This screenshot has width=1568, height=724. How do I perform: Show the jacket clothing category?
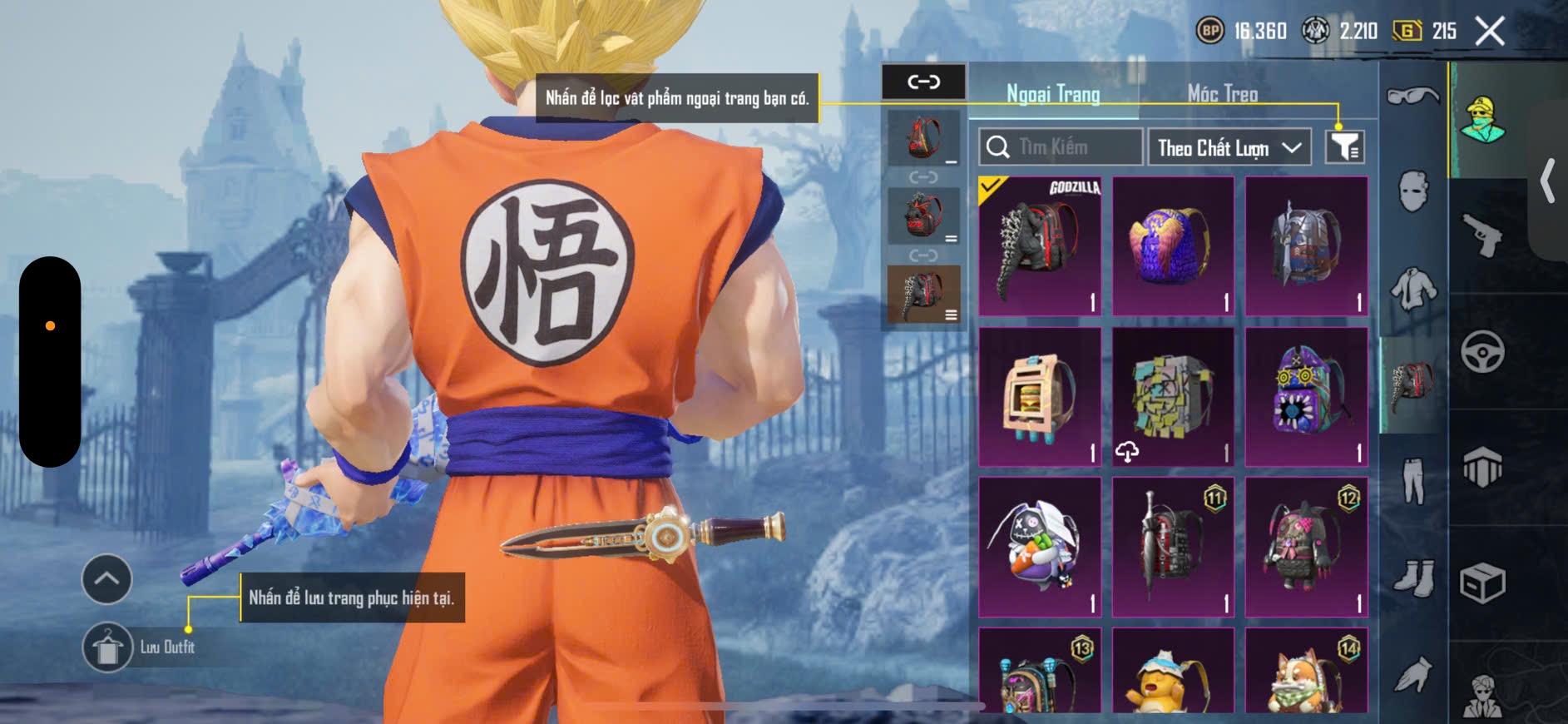[1412, 289]
